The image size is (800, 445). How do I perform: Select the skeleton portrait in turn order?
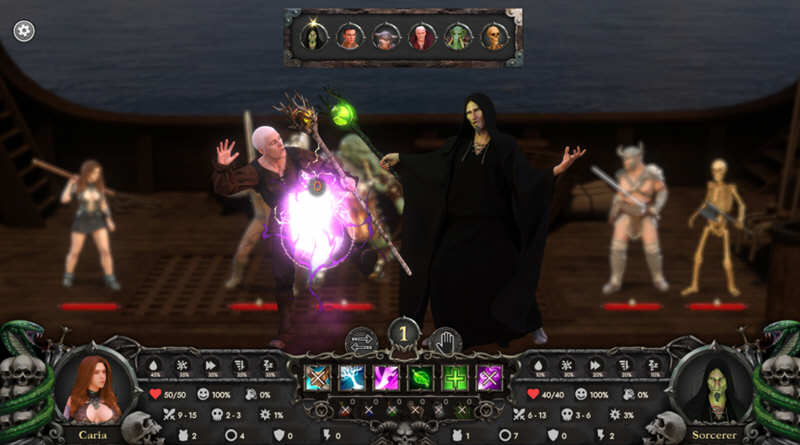(493, 38)
